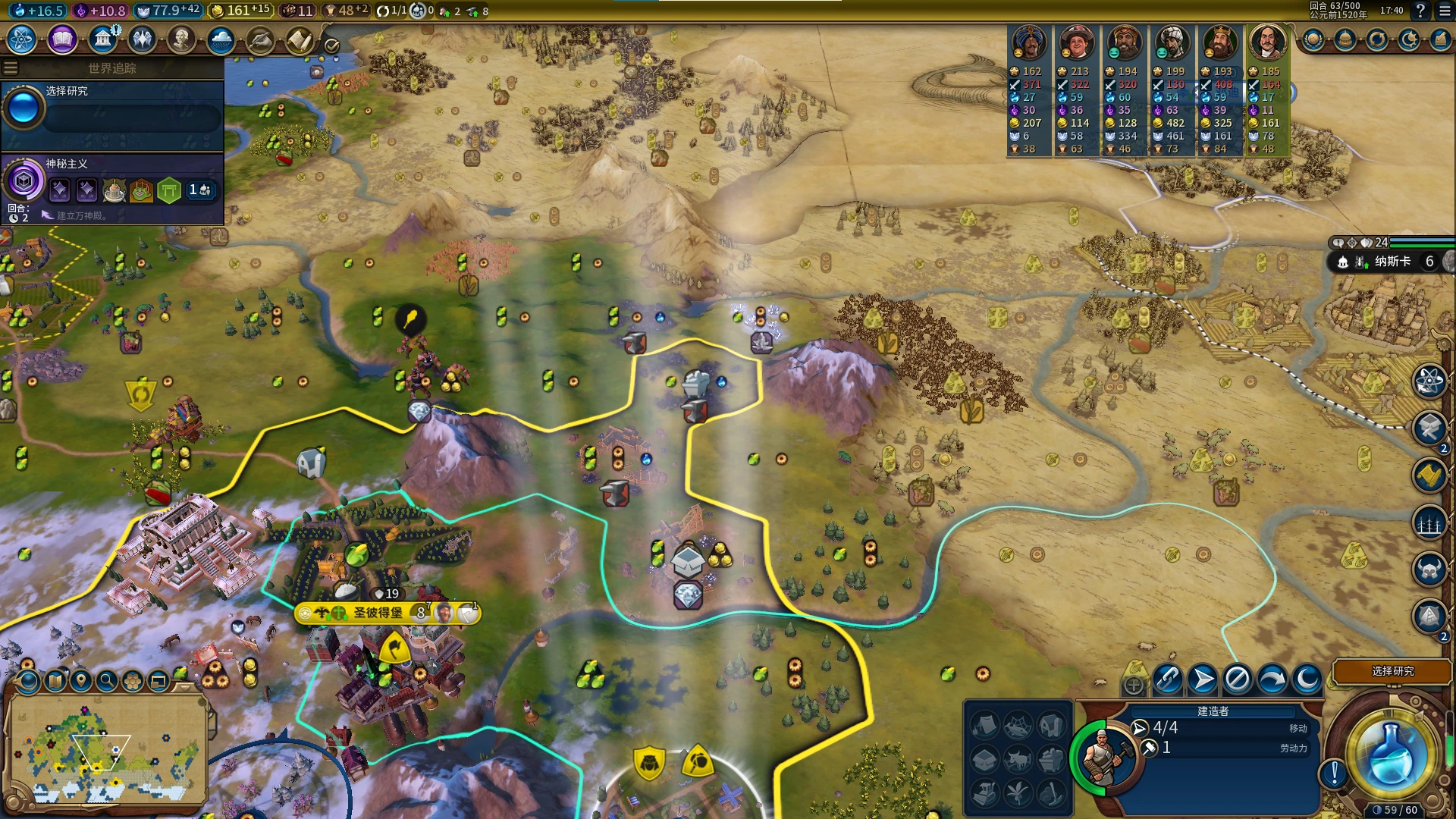Activate the builder's skip turn arrow
Viewport: 1456px width, 819px height.
[x=1272, y=679]
